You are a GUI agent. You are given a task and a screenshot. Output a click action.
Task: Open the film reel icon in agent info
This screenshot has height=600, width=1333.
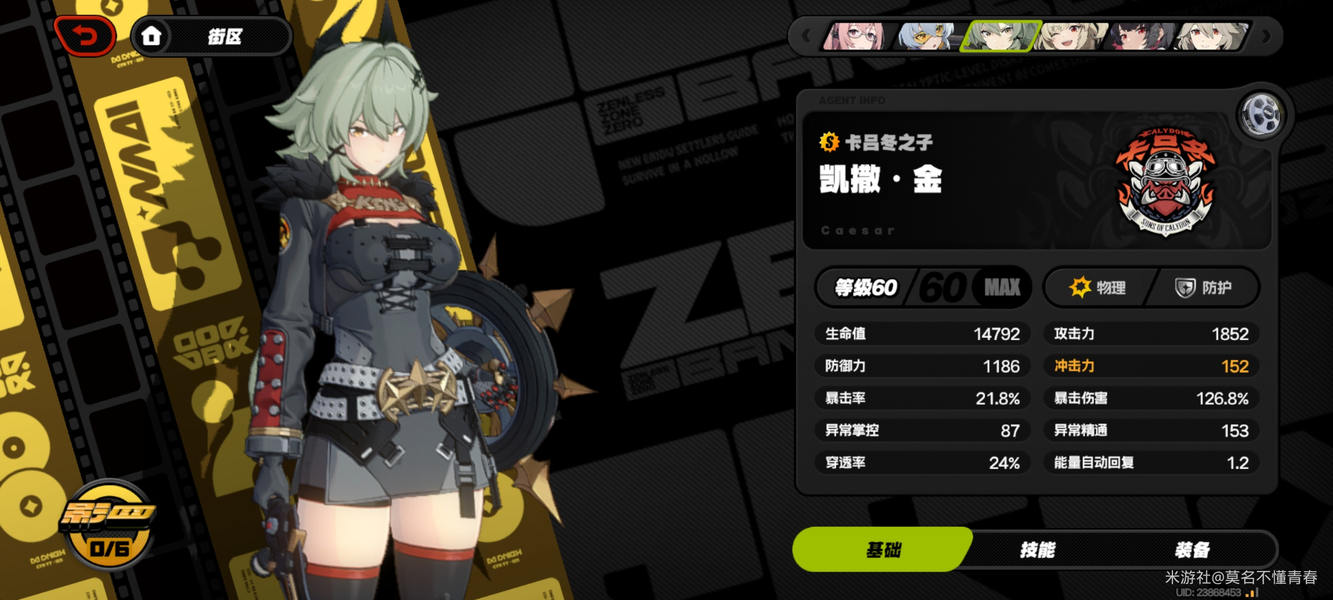click(x=1261, y=116)
